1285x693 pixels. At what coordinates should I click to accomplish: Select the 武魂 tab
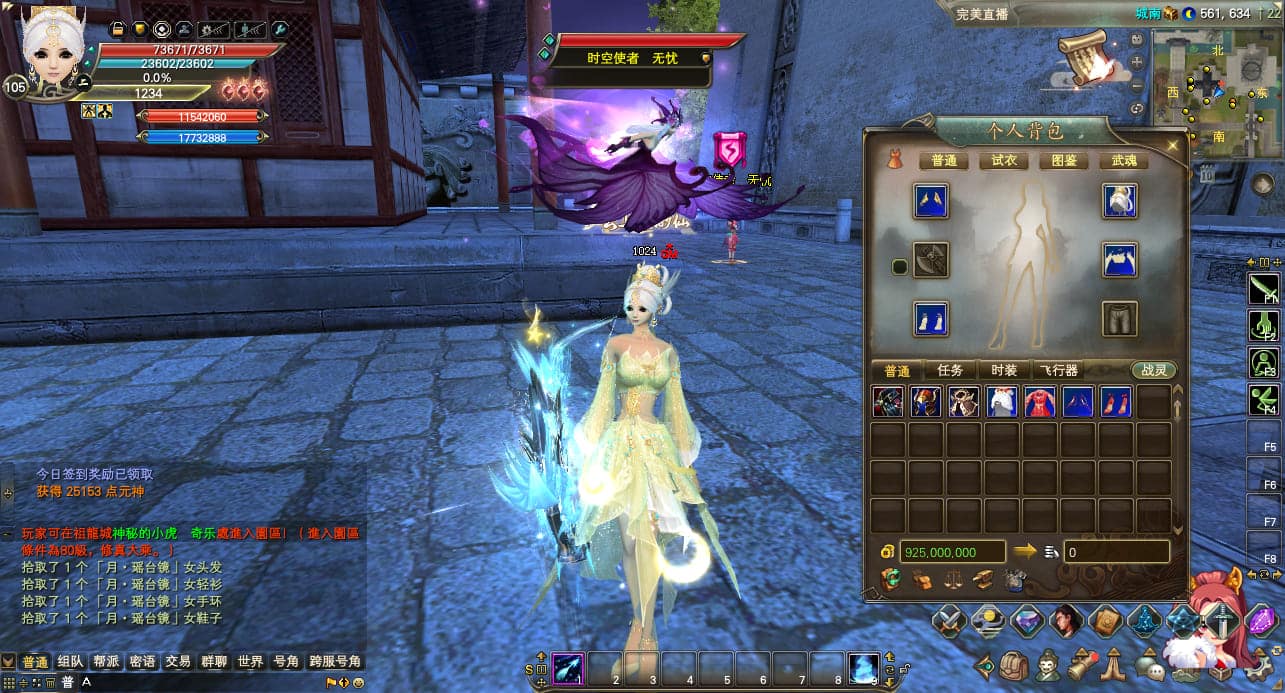click(x=1123, y=160)
